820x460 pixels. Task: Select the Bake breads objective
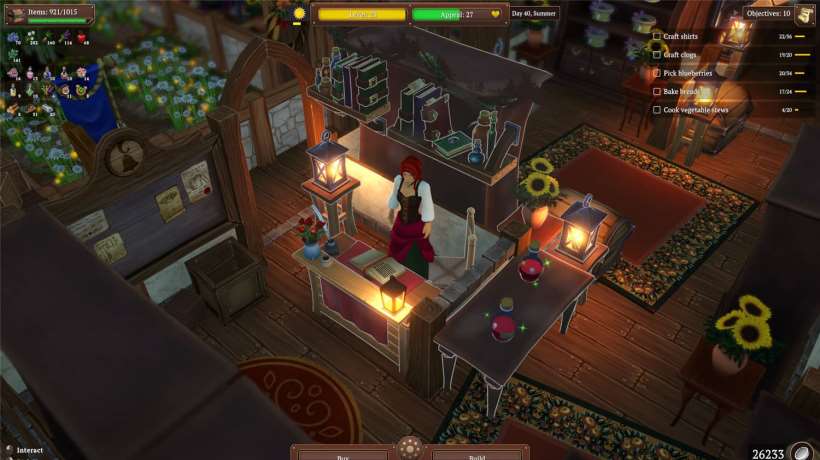tap(680, 91)
